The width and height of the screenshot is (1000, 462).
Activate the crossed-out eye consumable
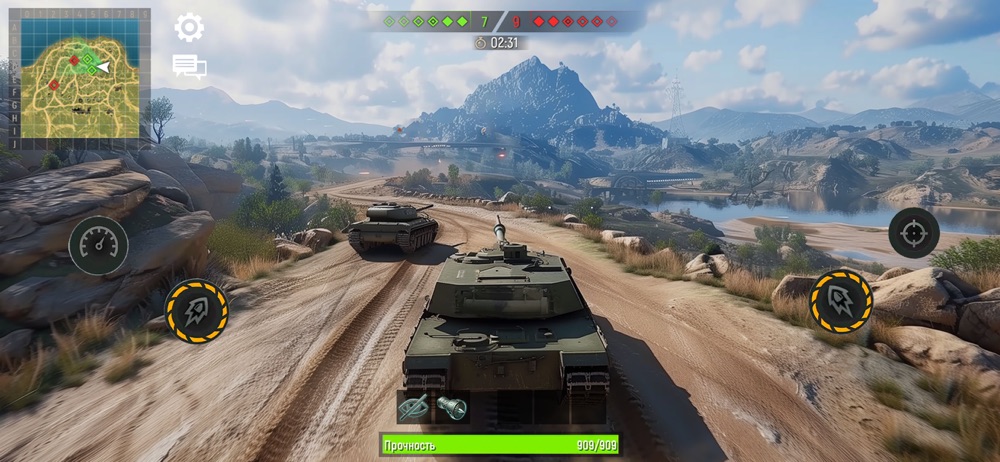pyautogui.click(x=414, y=407)
